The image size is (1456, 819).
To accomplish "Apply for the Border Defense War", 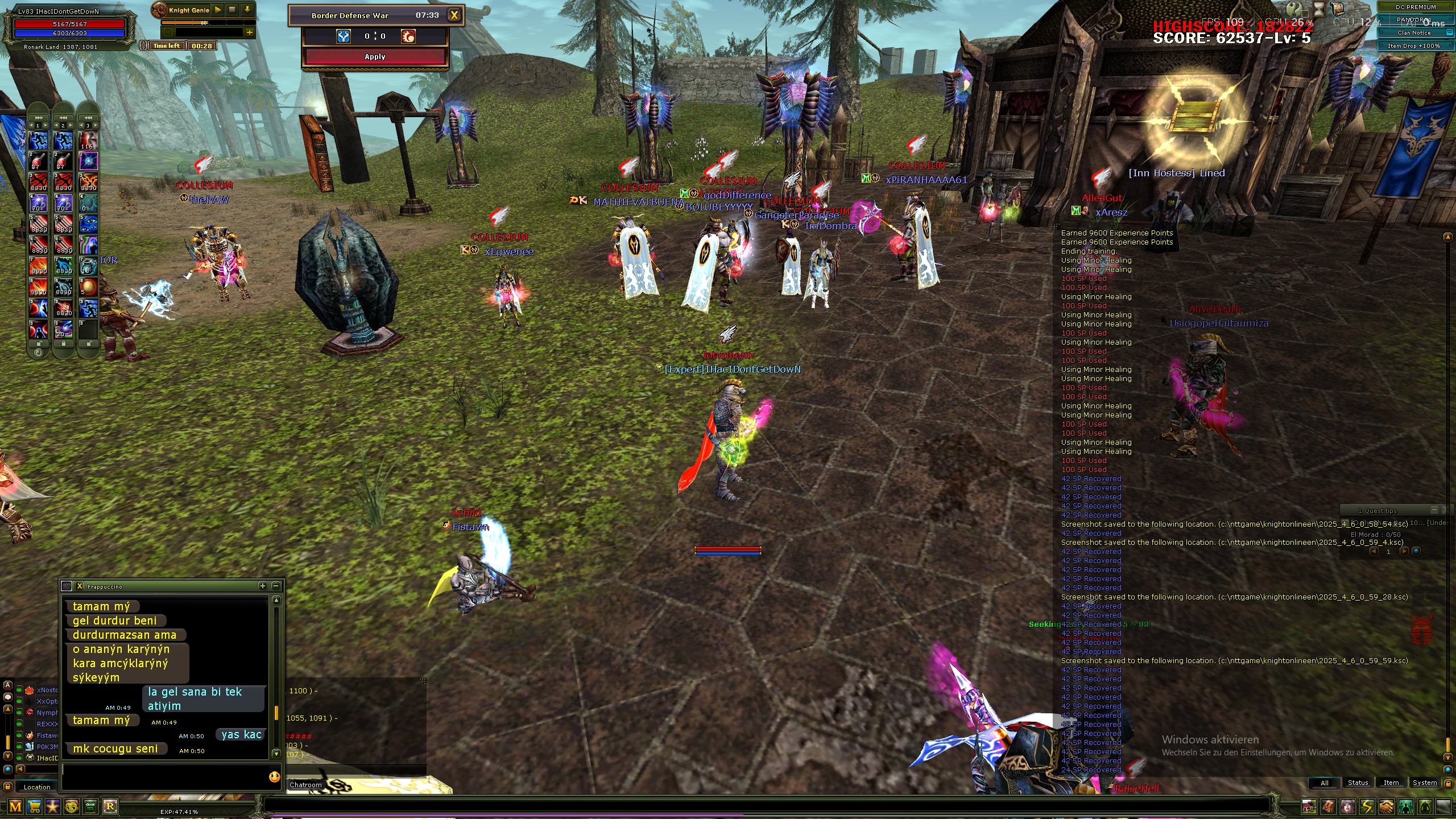I will tap(375, 57).
